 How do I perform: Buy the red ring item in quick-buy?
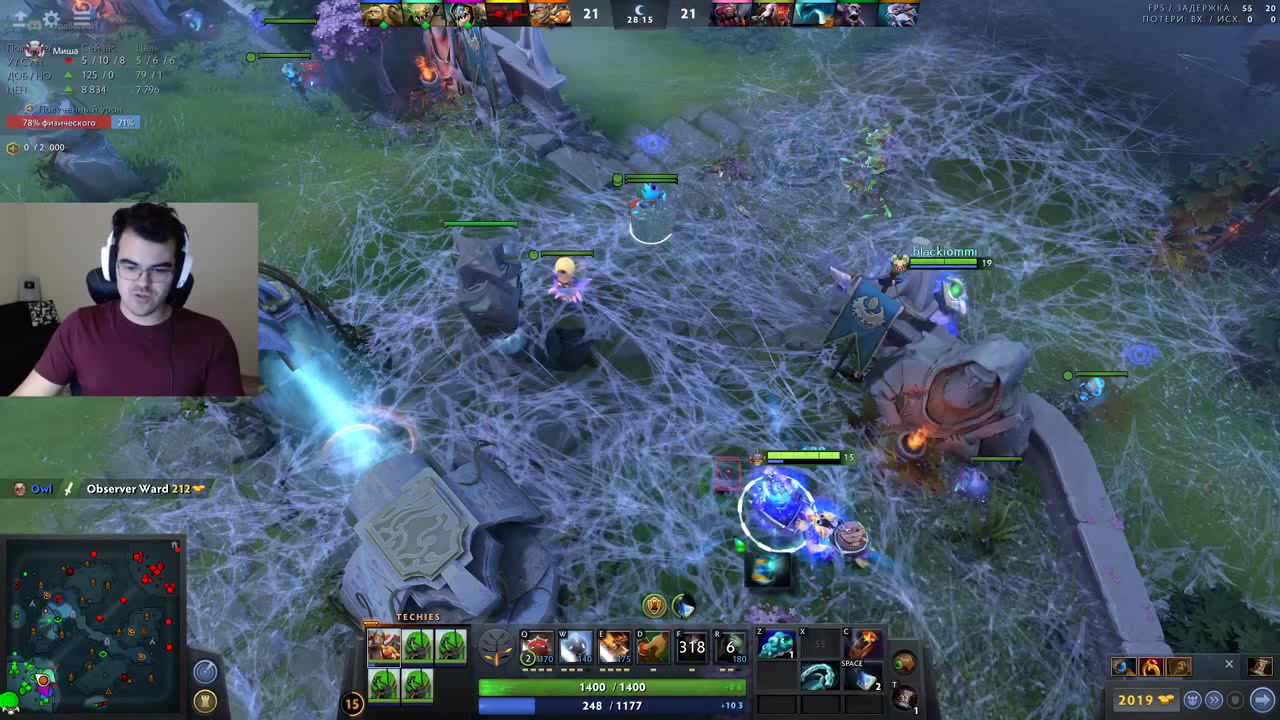pos(1151,667)
